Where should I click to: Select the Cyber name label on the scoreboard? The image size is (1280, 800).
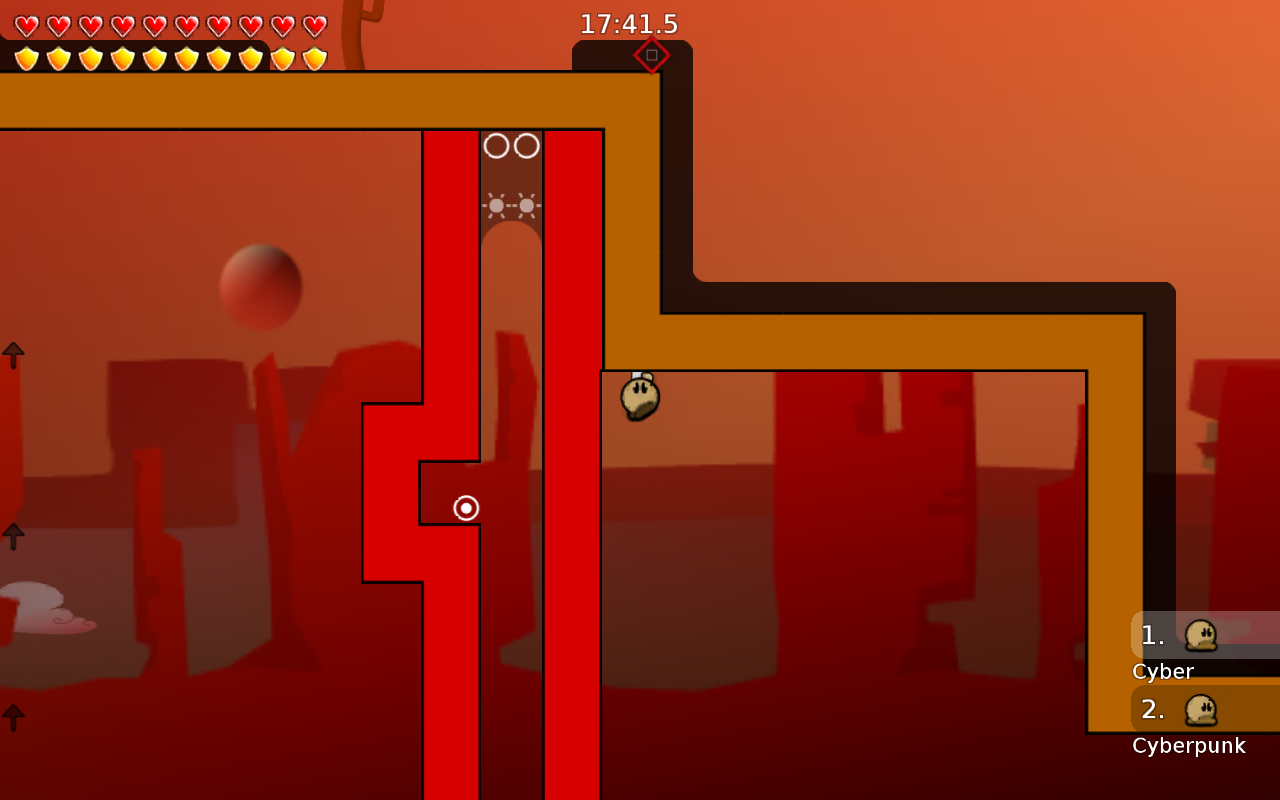(1162, 671)
